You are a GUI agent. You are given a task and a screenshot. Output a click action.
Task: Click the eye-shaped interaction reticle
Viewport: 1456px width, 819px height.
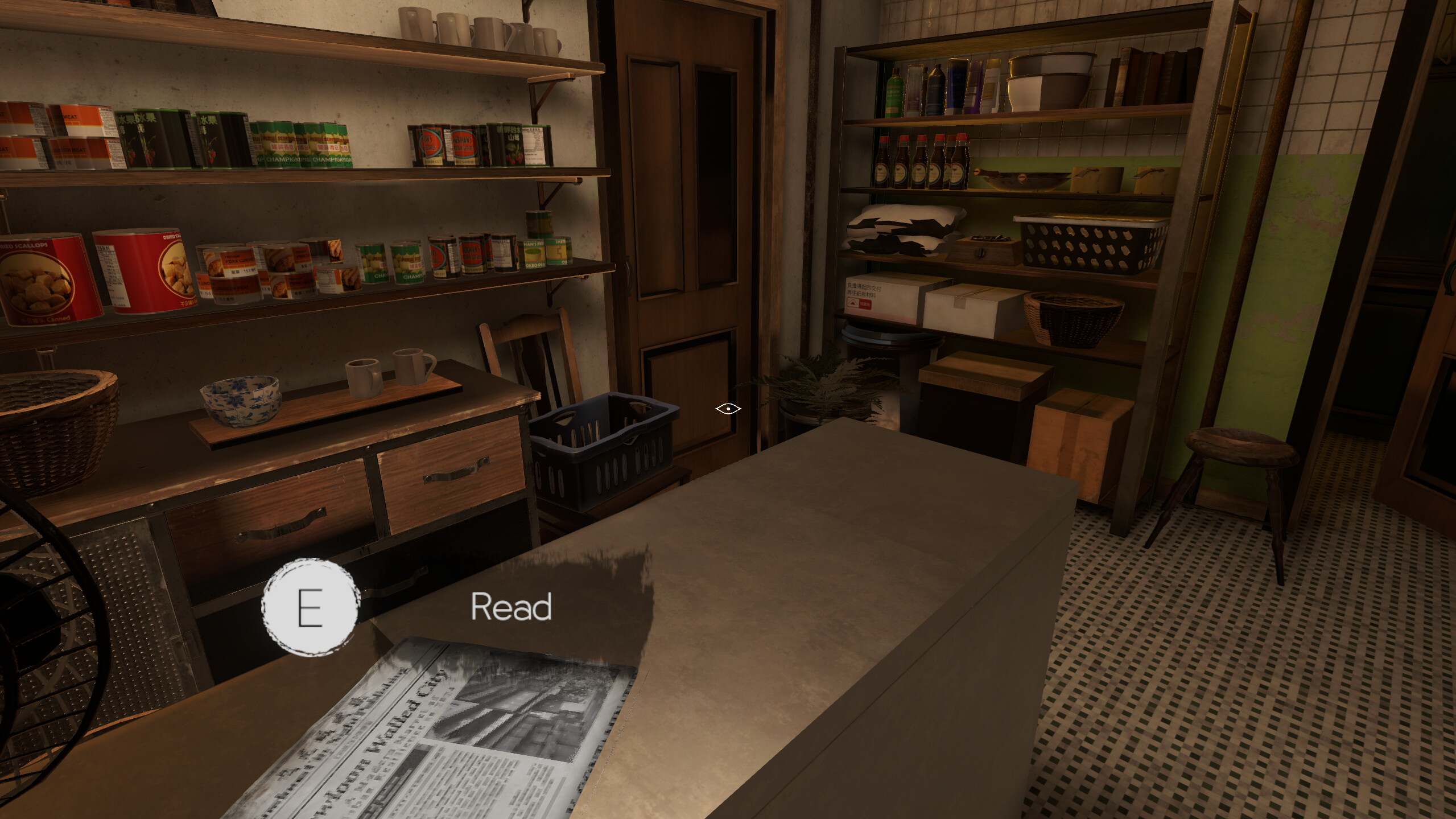(x=727, y=408)
